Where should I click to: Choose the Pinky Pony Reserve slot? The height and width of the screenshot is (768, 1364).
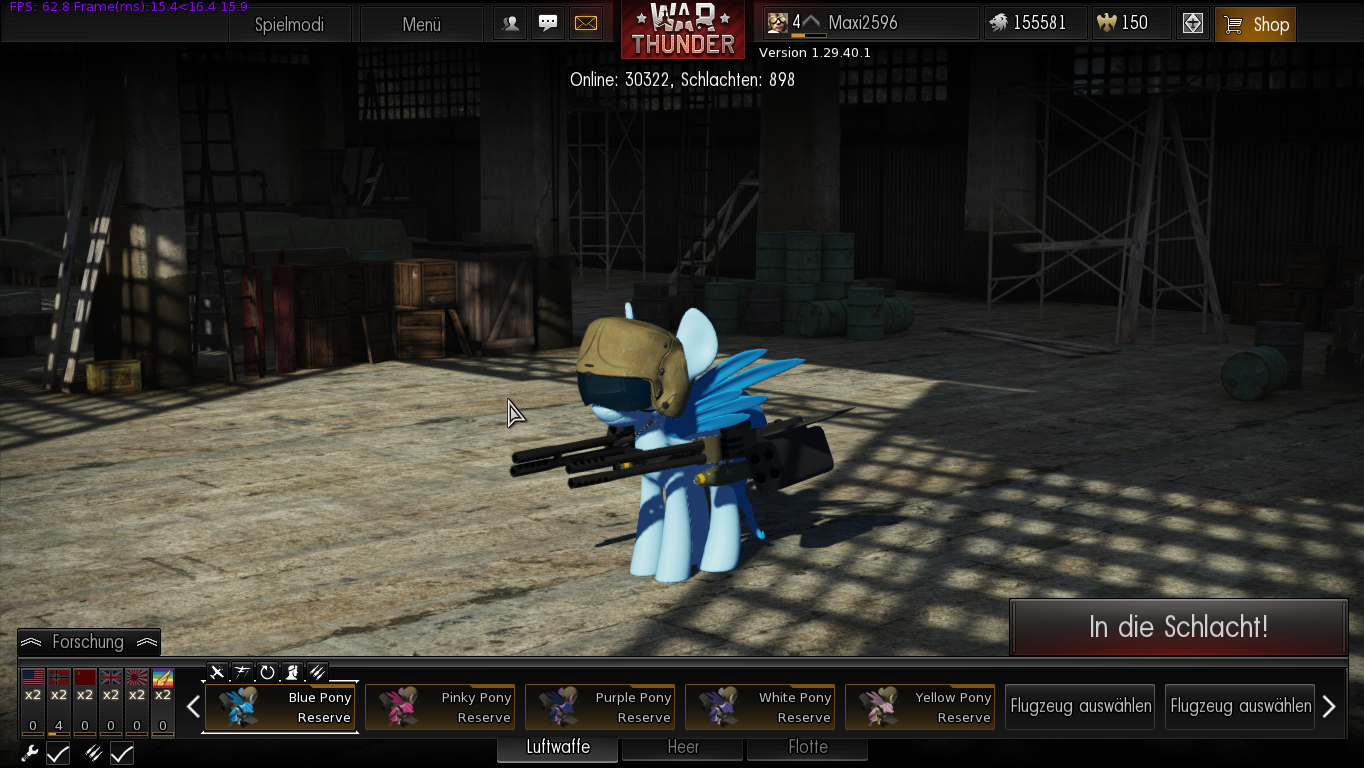coord(440,707)
